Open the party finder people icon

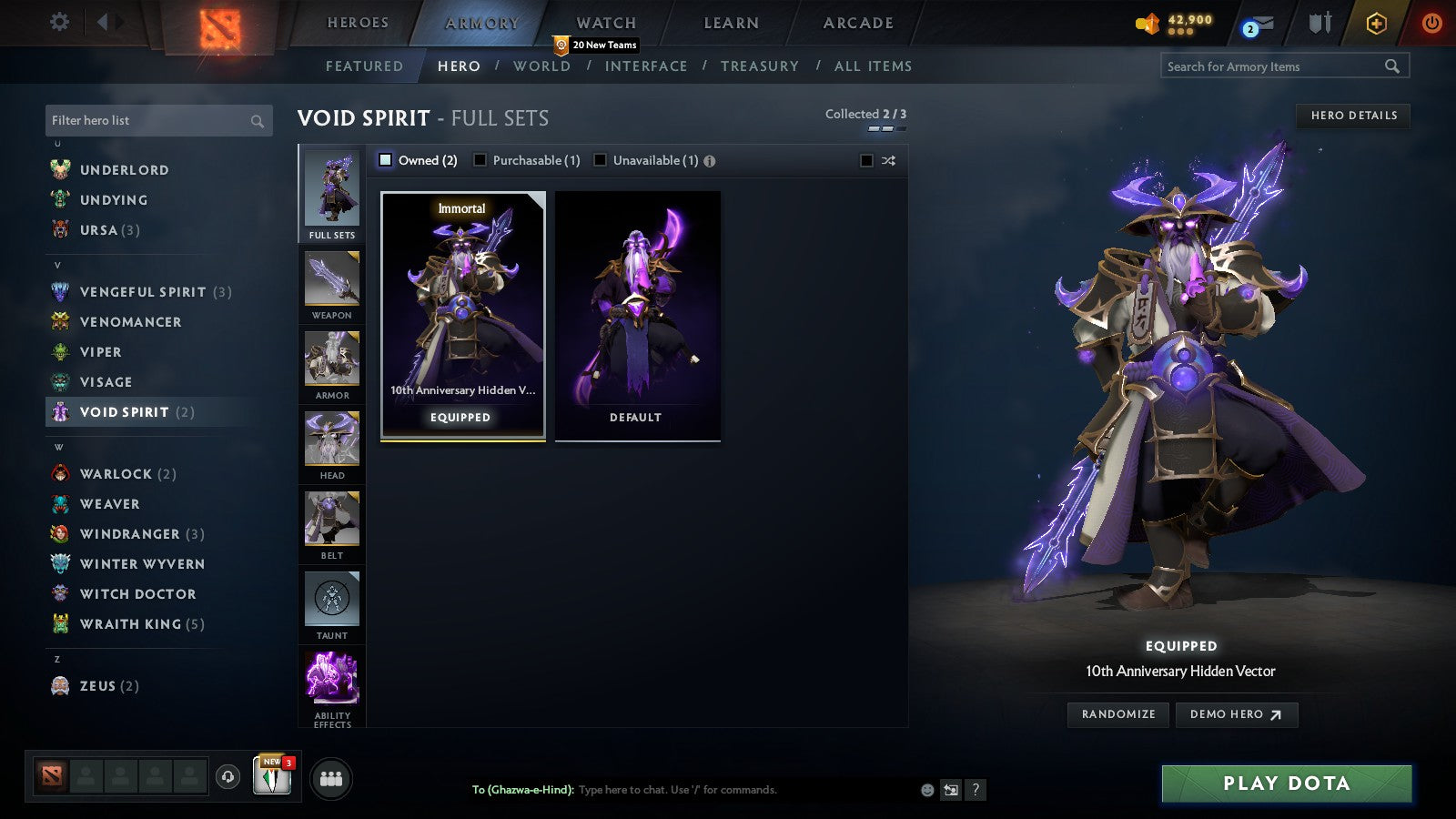pyautogui.click(x=331, y=778)
